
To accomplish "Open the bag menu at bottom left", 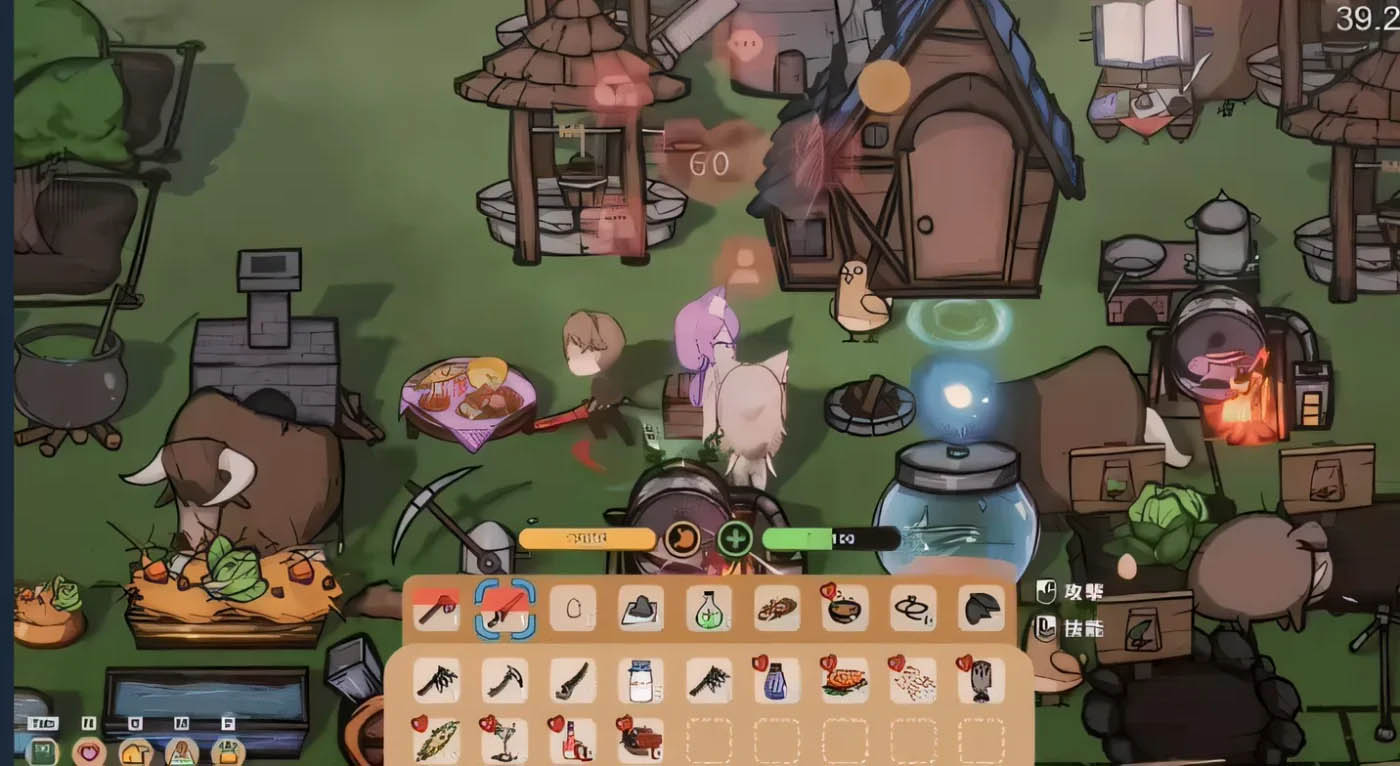I will [225, 750].
